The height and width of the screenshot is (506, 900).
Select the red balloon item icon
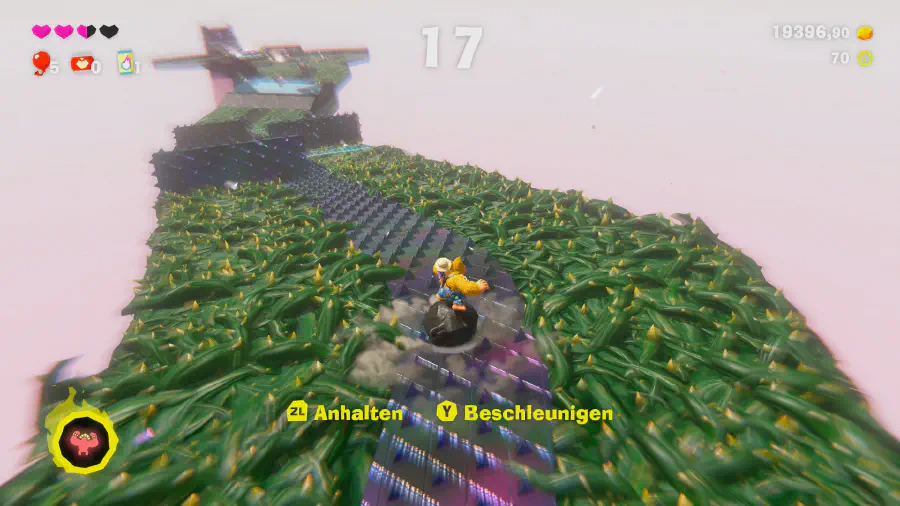[41, 63]
